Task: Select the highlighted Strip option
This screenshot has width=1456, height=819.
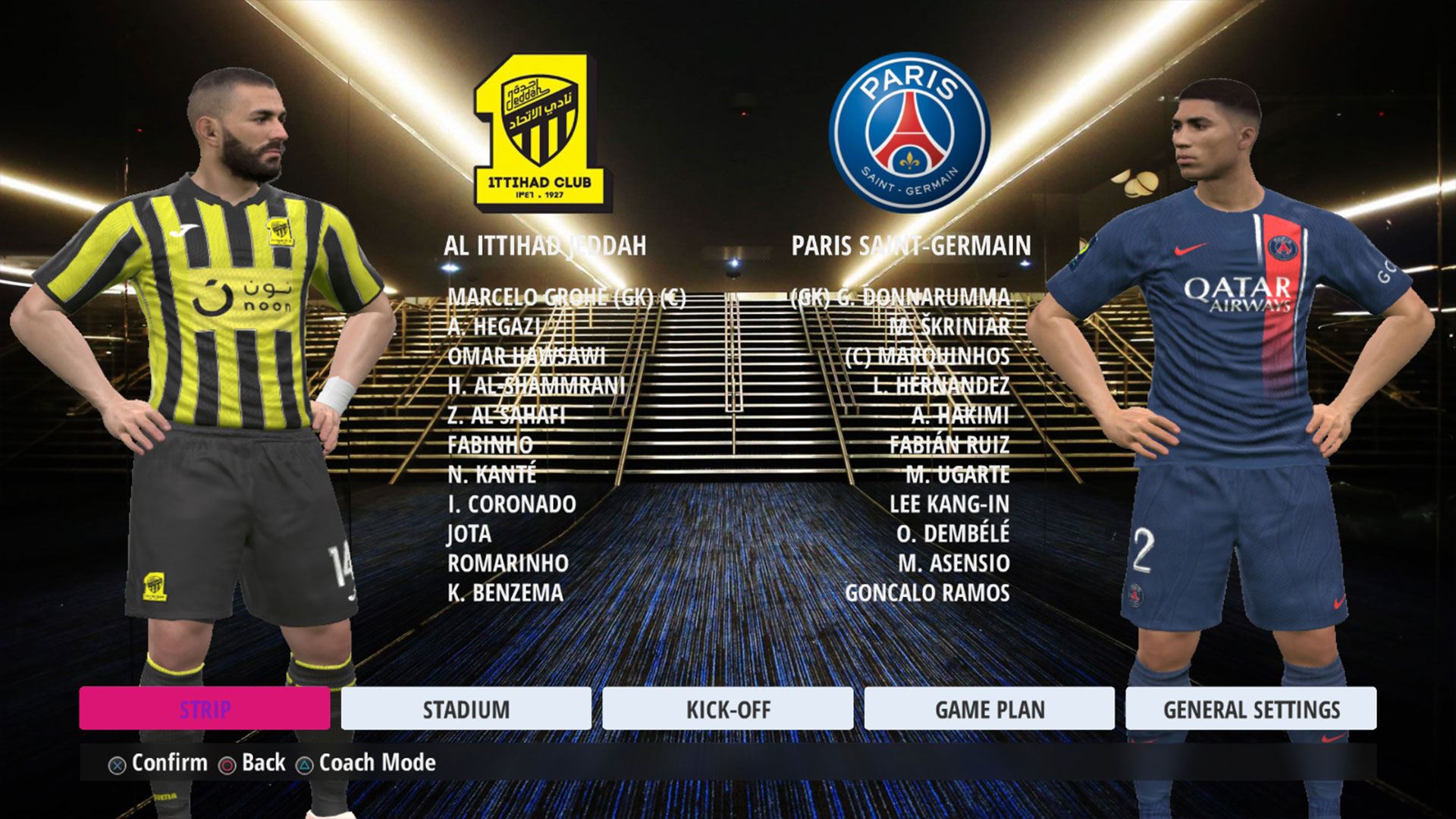Action: coord(204,709)
